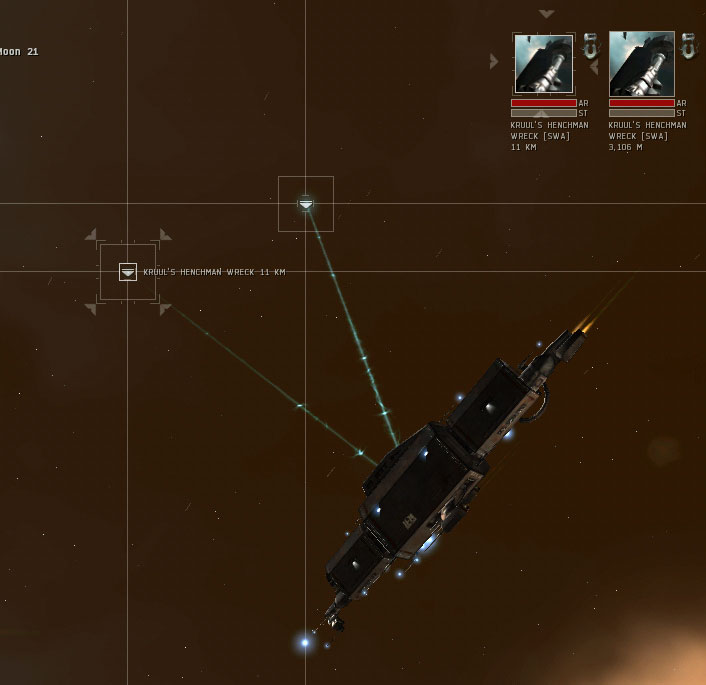Click the module icon beside the 11 km target

coord(590,46)
